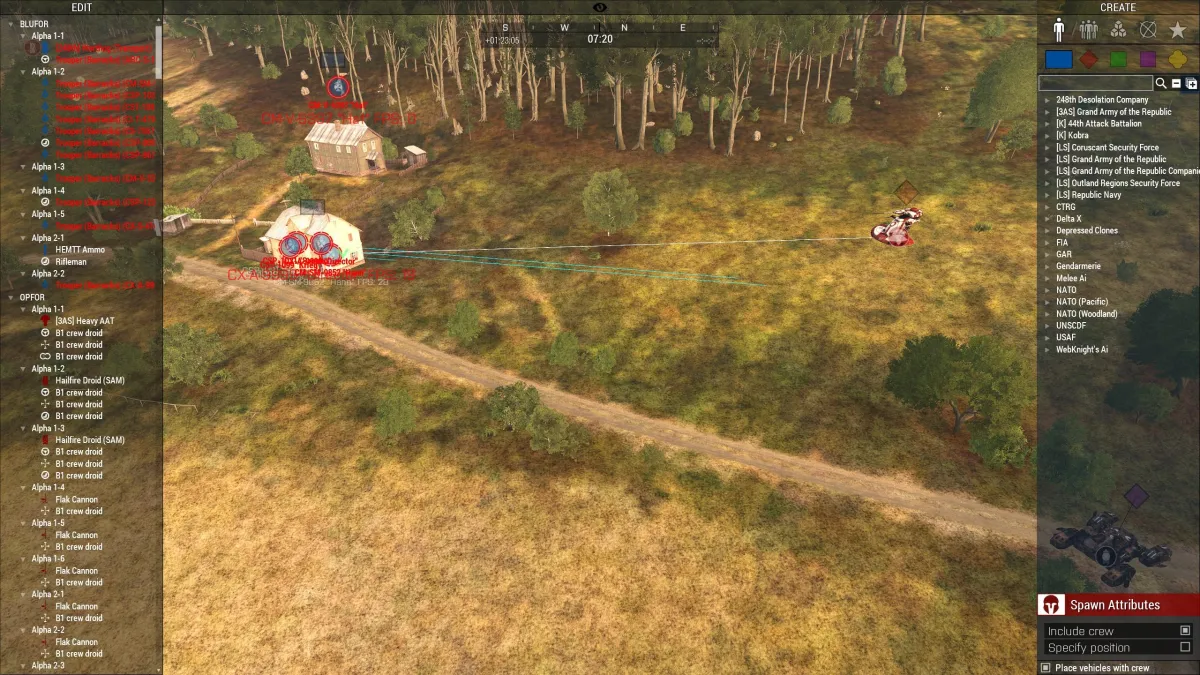Image resolution: width=1200 pixels, height=675 pixels.
Task: Pick the purple Civilian side swatch
Action: click(x=1148, y=59)
